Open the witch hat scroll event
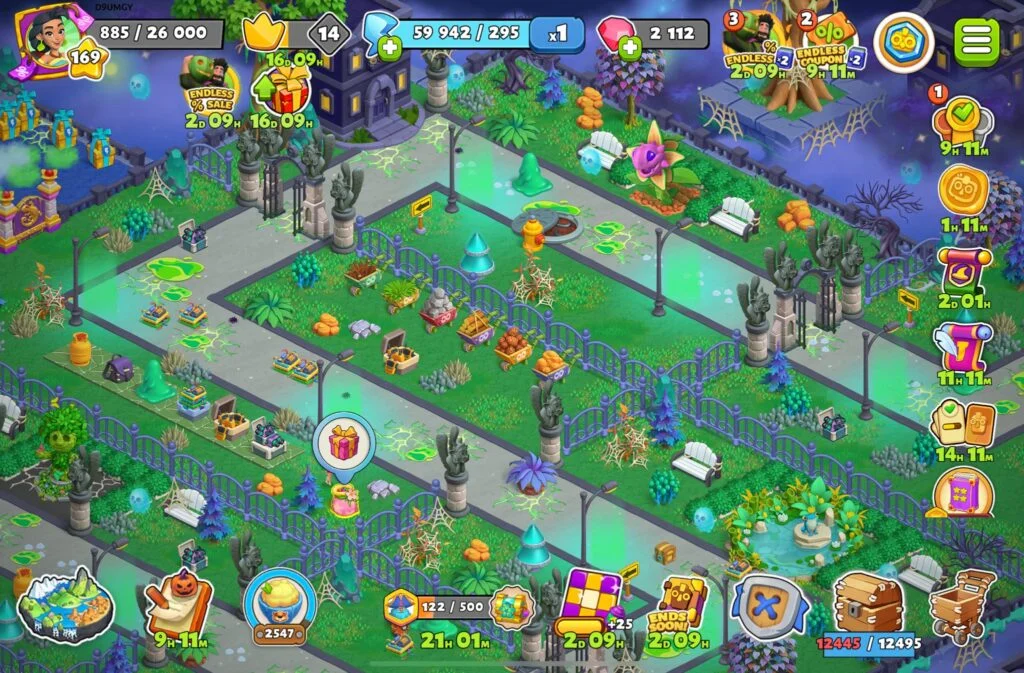 962,268
